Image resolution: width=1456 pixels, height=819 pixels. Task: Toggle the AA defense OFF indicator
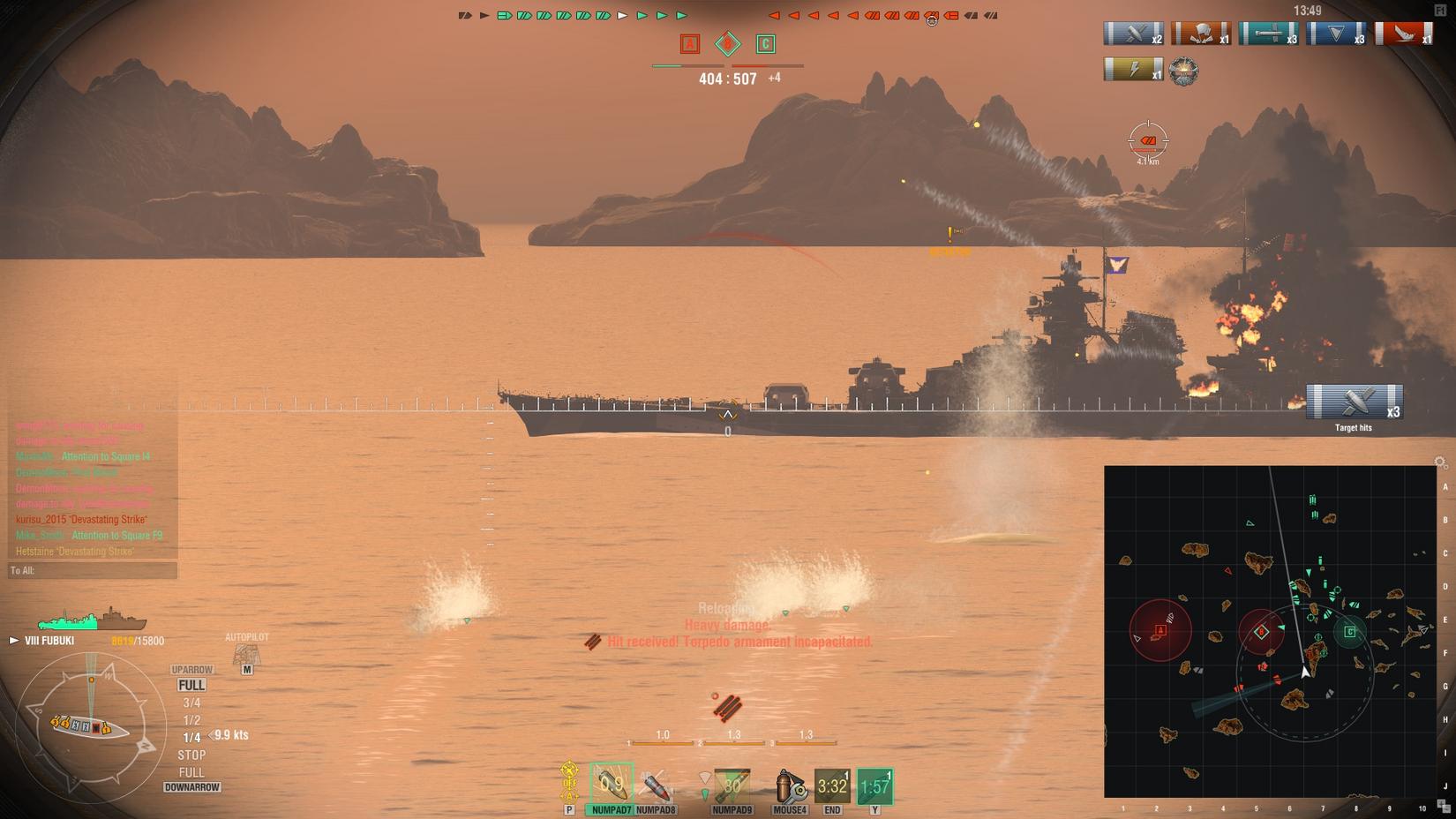tap(569, 782)
